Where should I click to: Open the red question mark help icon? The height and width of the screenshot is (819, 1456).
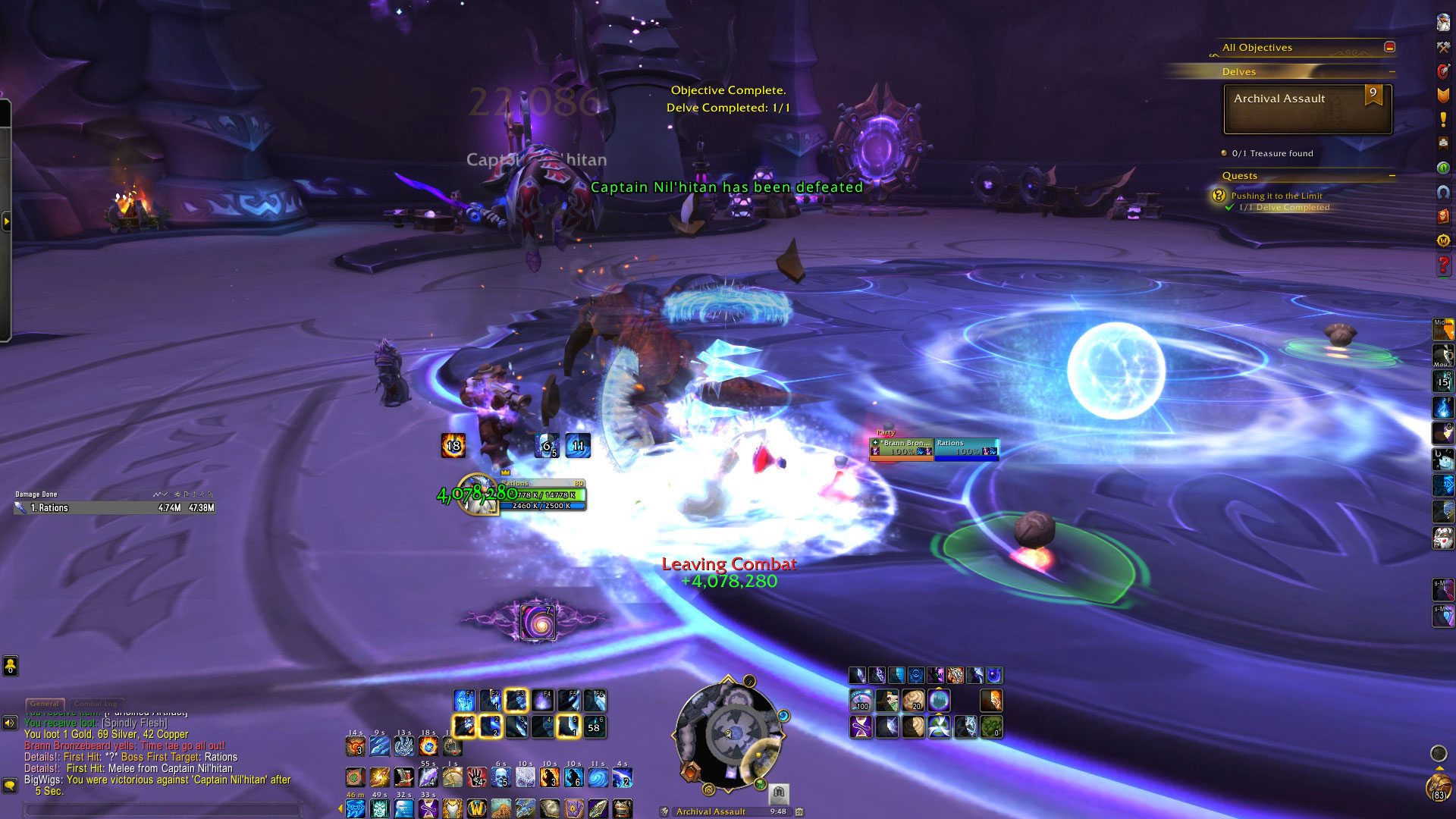click(1443, 265)
